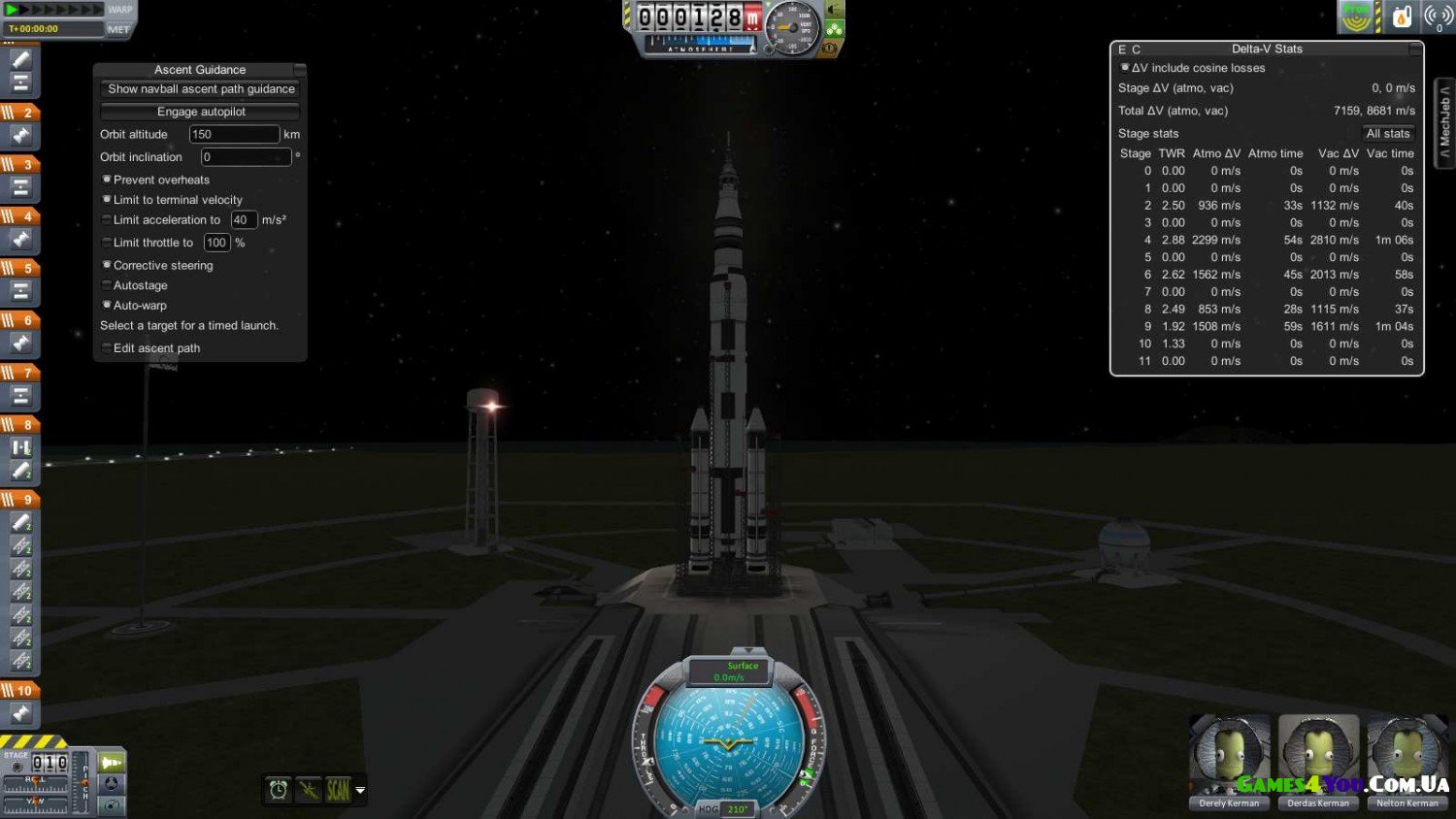Screen dimensions: 1456x819
Task: Toggle Corrective steering option
Action: pyautogui.click(x=107, y=265)
